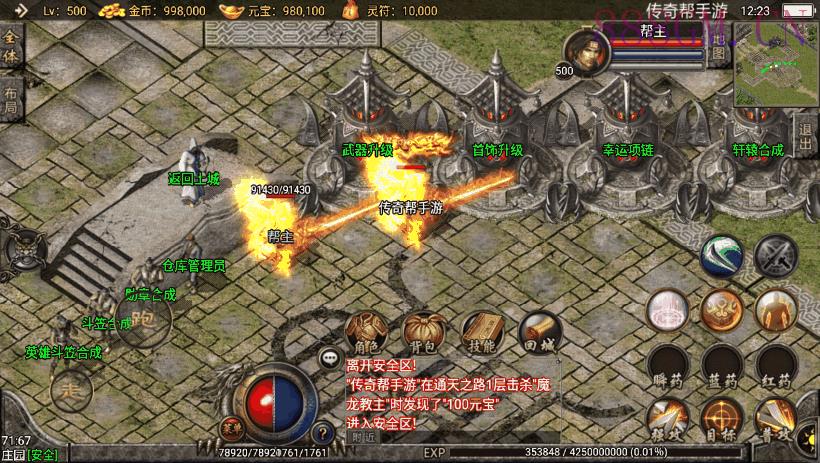Open the 角色 character panel

362,332
